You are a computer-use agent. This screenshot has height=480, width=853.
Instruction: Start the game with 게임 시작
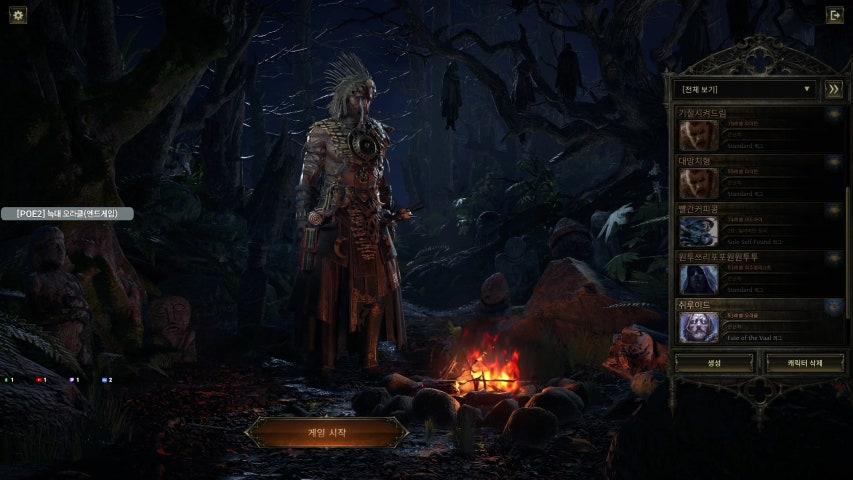coord(327,432)
